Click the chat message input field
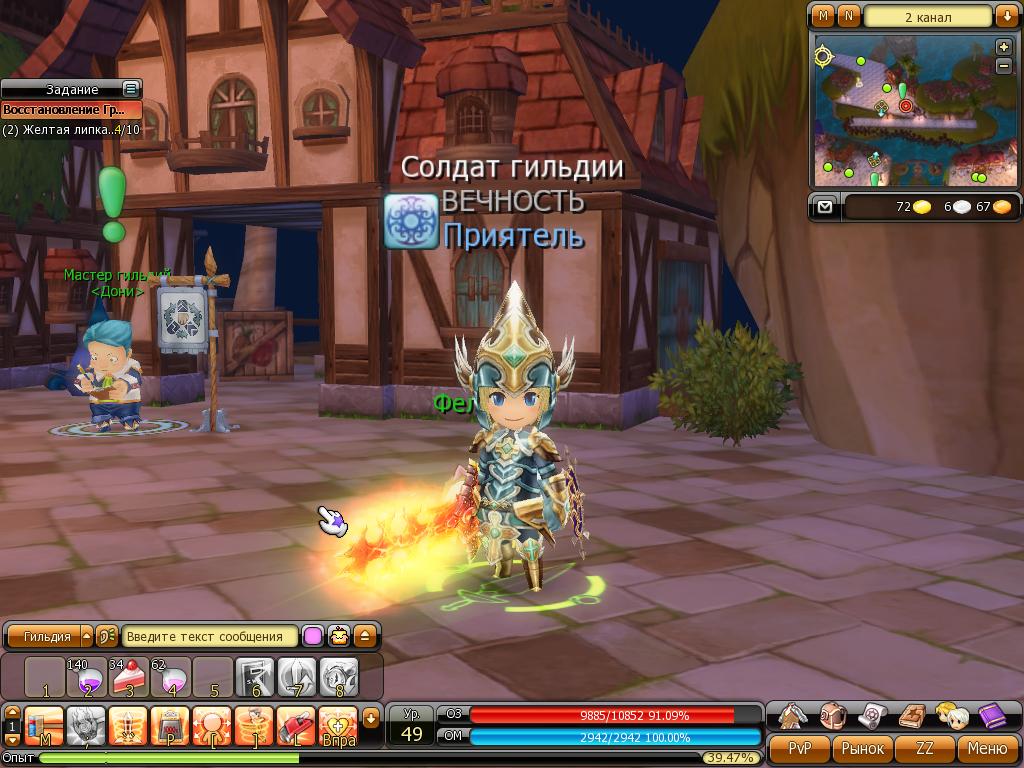1024x768 pixels. click(x=210, y=636)
